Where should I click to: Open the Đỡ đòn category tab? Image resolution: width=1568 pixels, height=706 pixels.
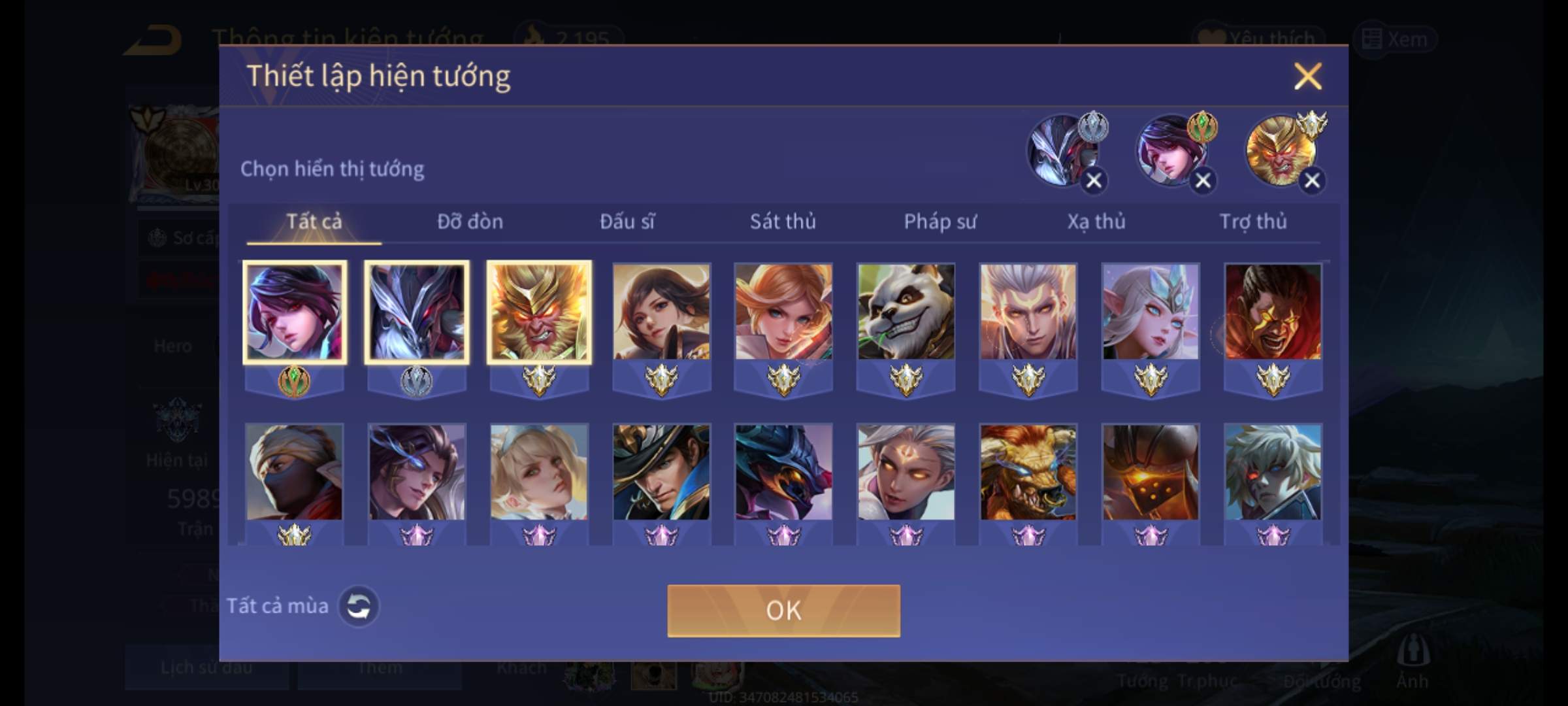[x=470, y=222]
